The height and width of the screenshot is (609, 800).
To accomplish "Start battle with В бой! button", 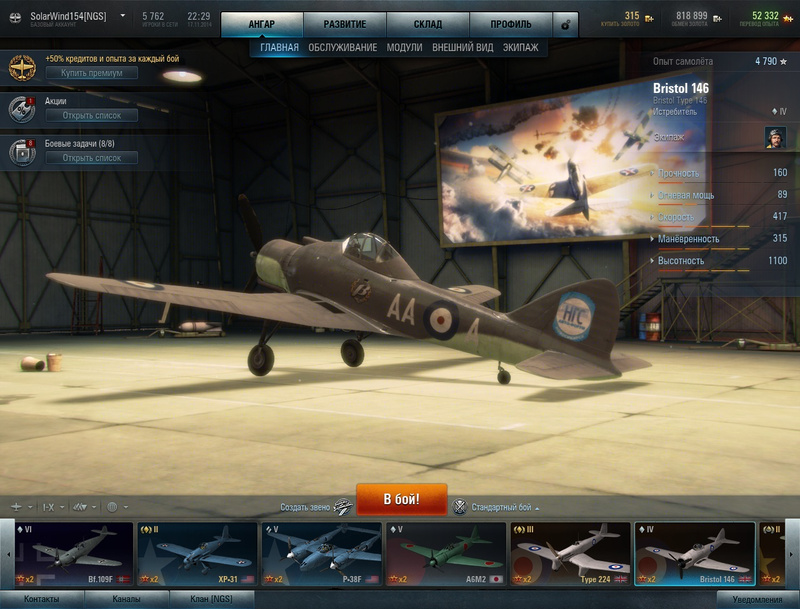I will click(401, 498).
